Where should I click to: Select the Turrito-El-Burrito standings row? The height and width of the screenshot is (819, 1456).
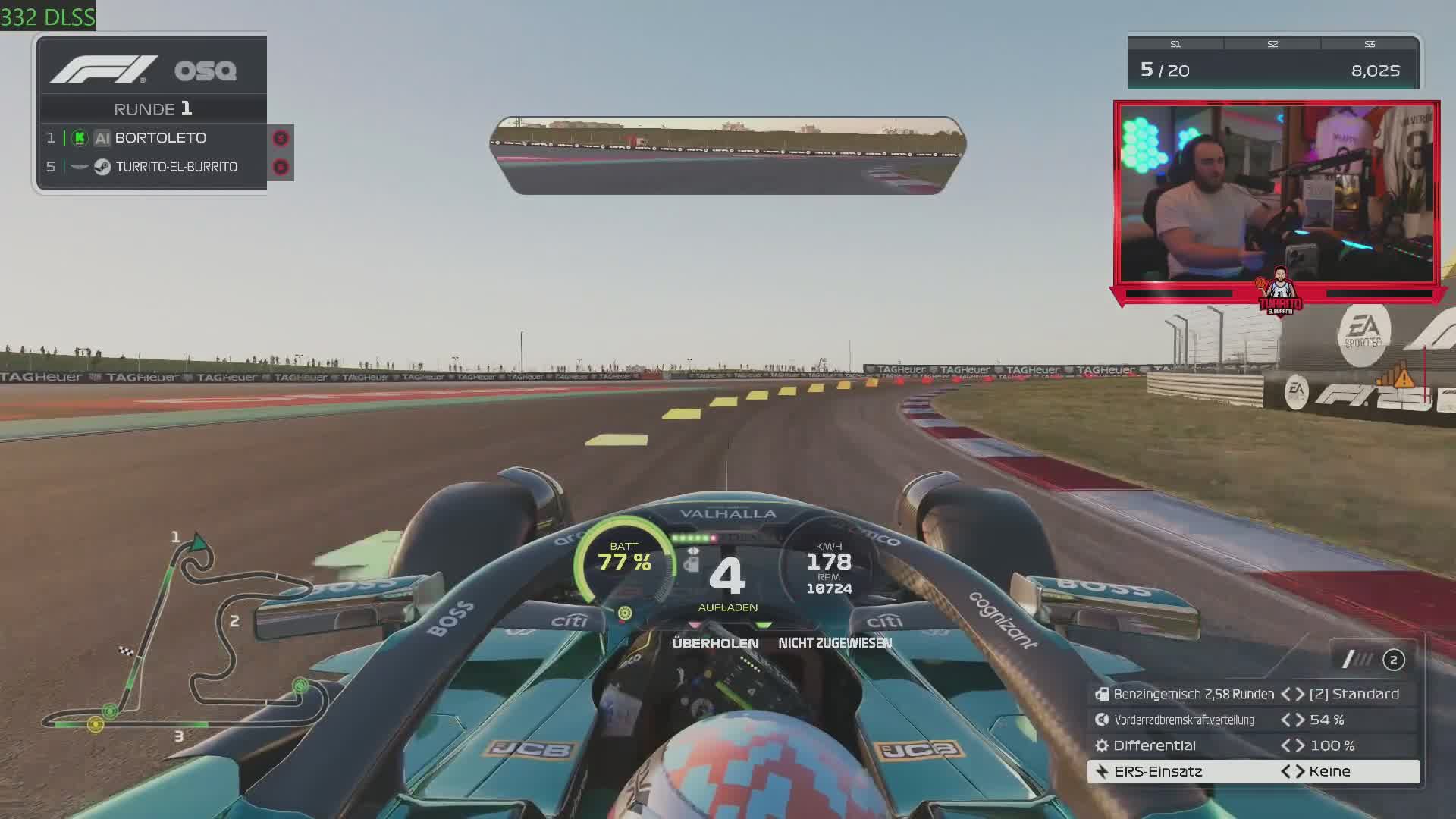click(175, 167)
